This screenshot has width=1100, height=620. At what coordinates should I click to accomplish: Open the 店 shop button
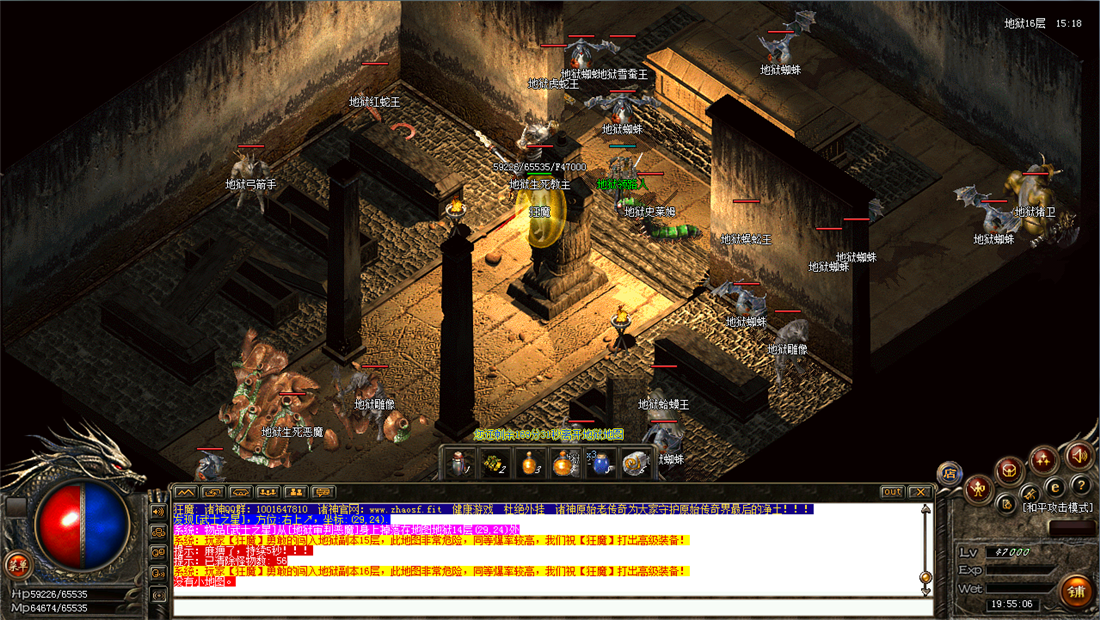(950, 474)
